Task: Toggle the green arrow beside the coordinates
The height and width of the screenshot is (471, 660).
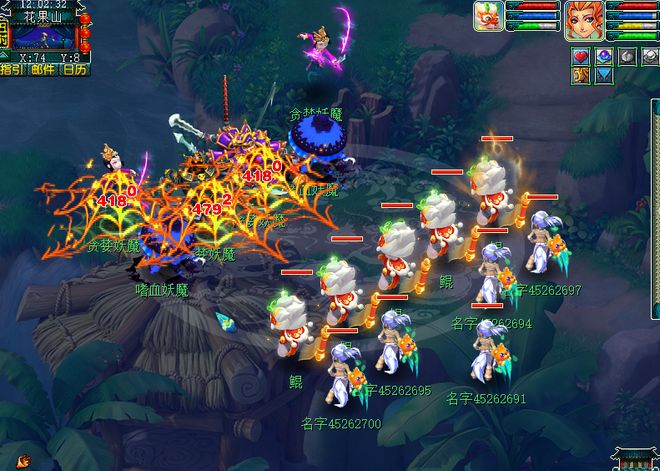Action: (x=4, y=55)
